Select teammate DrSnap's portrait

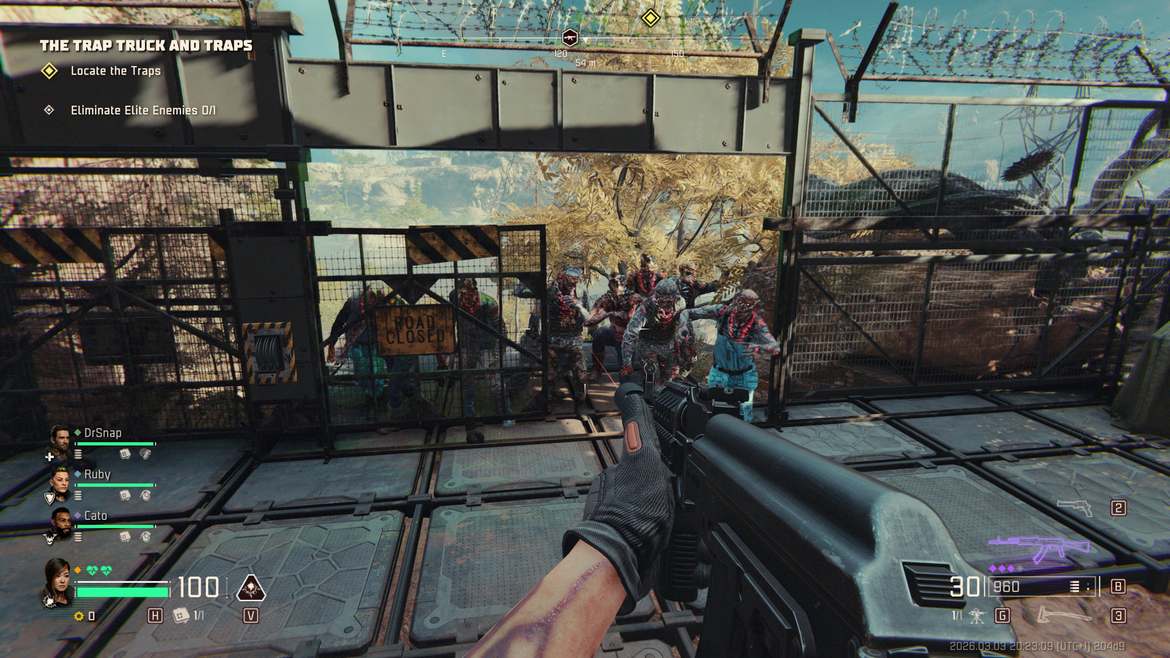[x=60, y=438]
